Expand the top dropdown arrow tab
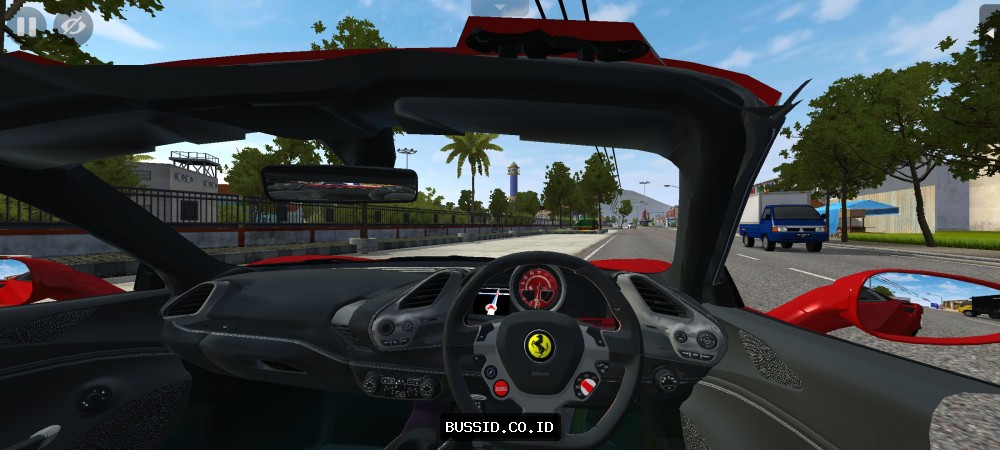 pyautogui.click(x=499, y=7)
